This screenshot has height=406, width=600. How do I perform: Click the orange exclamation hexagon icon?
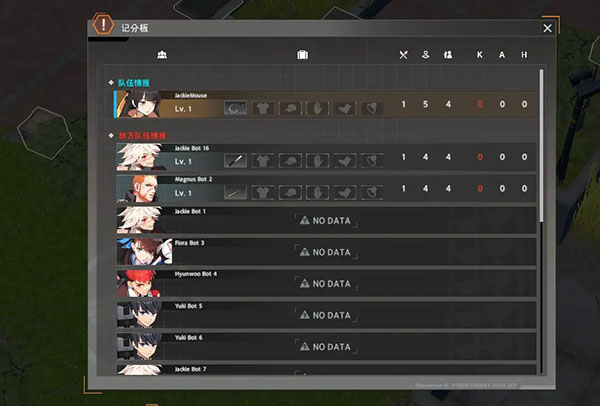[102, 23]
